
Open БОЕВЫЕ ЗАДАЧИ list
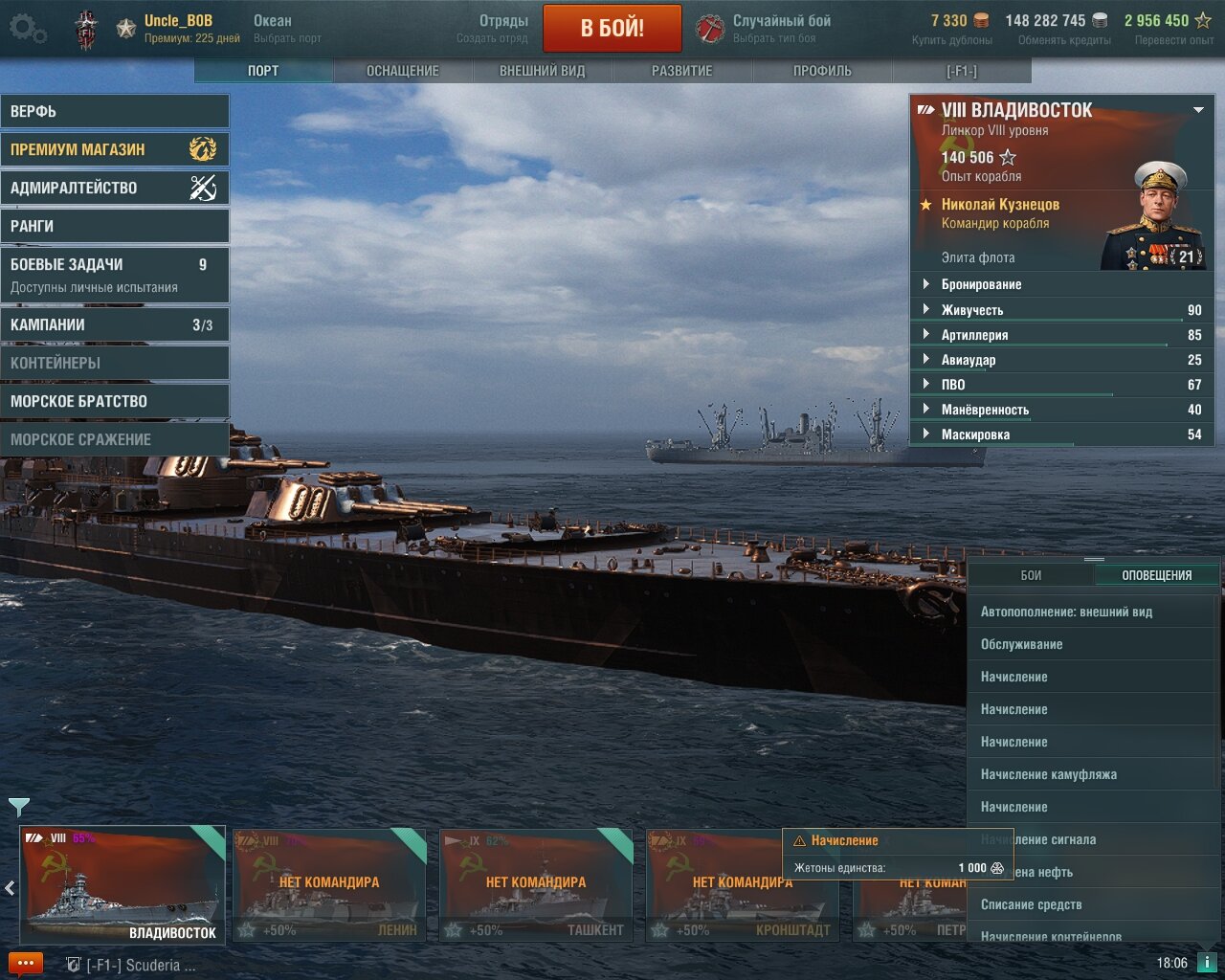click(114, 275)
